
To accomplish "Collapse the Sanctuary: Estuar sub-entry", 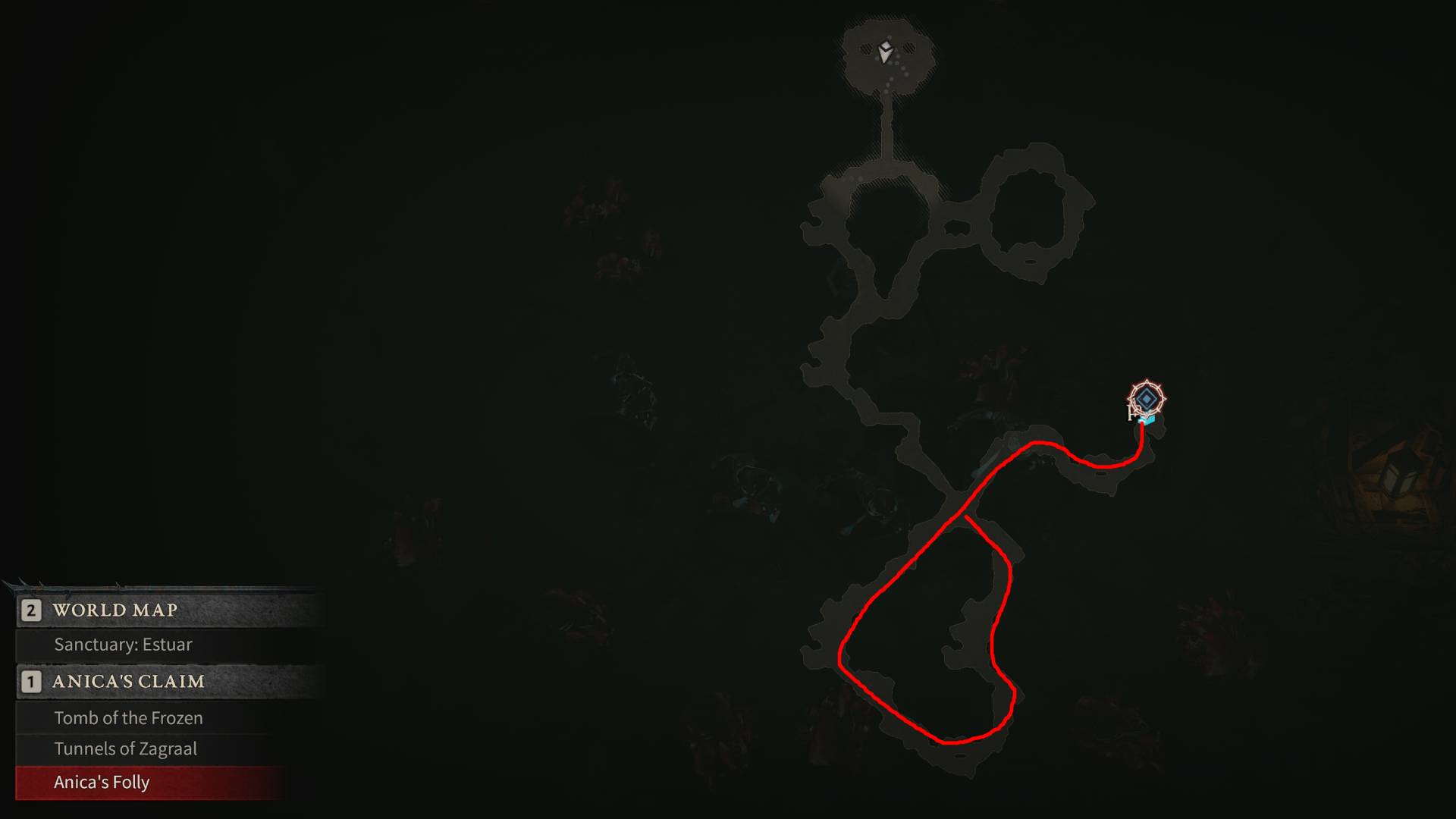I will tap(122, 645).
